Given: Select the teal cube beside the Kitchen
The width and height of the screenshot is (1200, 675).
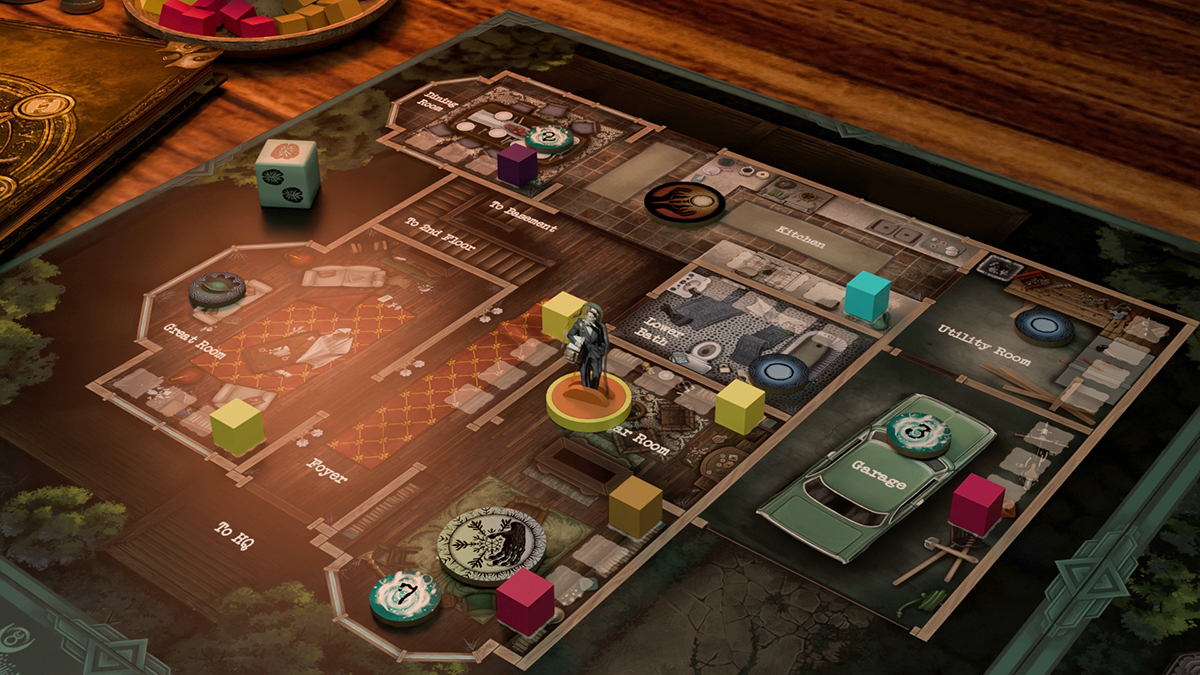Looking at the screenshot, I should (x=867, y=297).
